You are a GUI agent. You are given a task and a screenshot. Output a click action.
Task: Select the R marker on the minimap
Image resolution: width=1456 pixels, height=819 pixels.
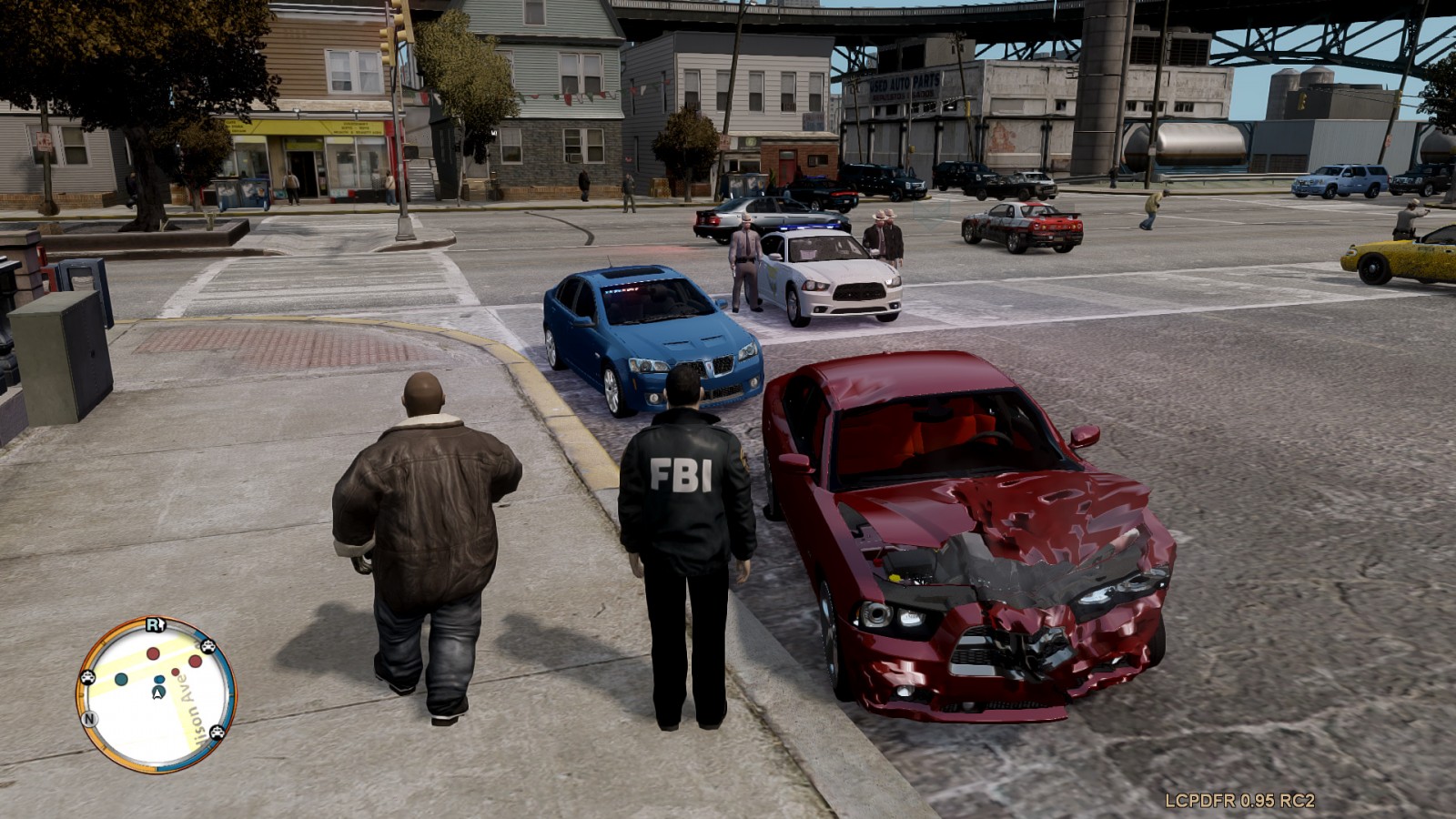coord(155,624)
